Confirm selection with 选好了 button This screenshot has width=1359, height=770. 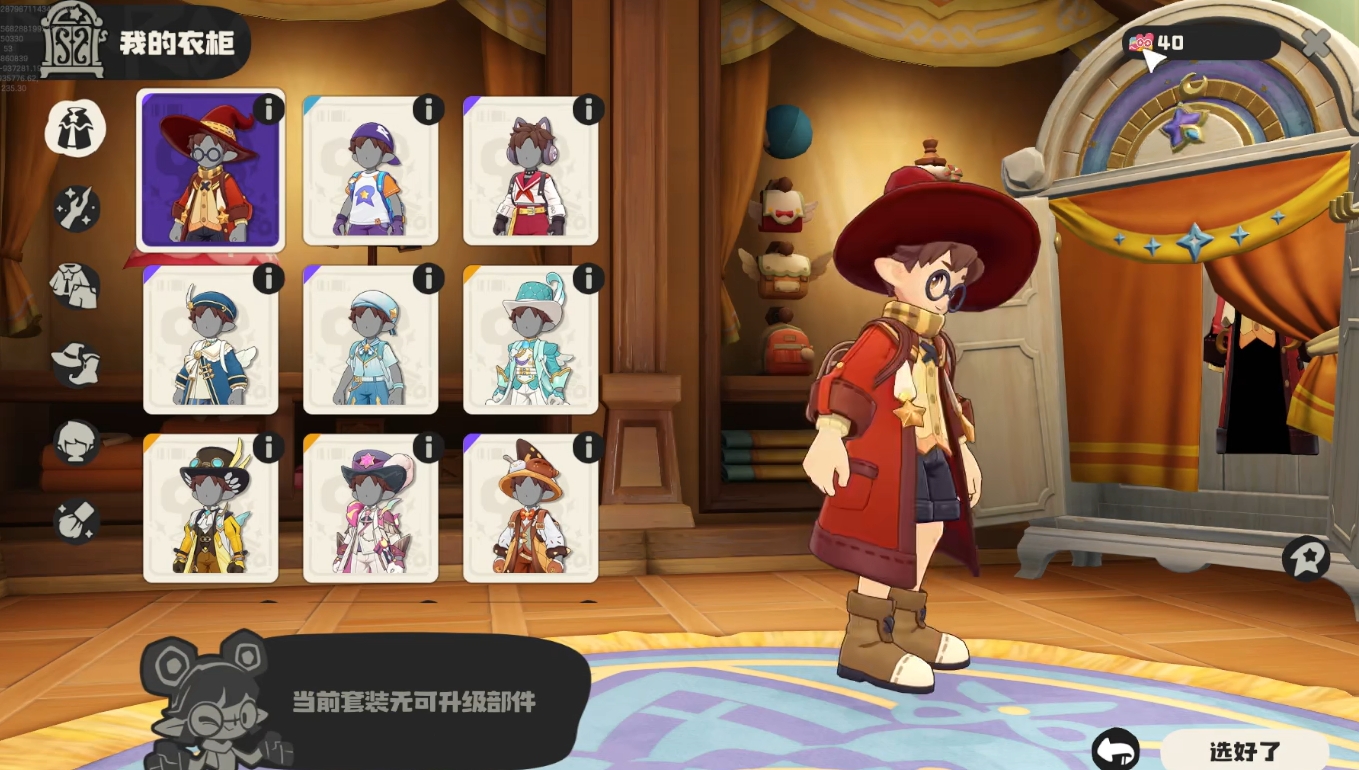click(1244, 751)
